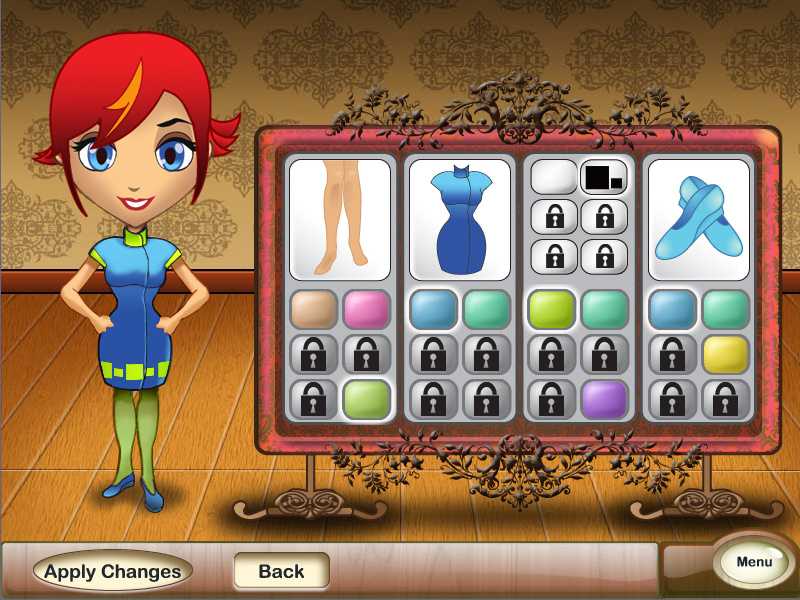Select the teal shoe color swatch
This screenshot has width=800, height=600.
pos(725,310)
